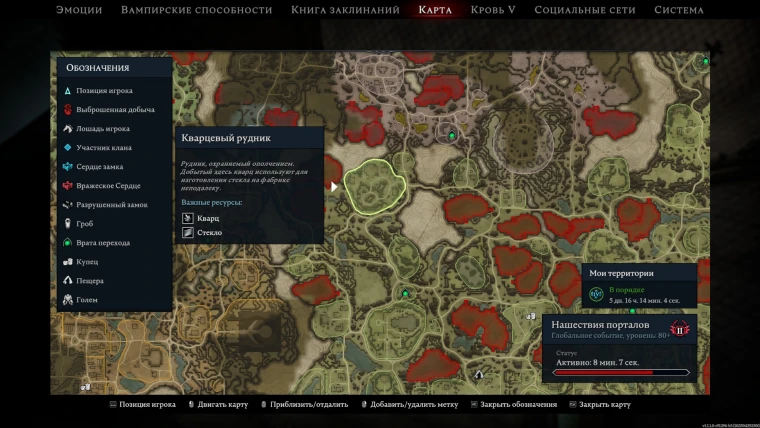
Task: Choose the Голем legend entry
Action: 87,300
